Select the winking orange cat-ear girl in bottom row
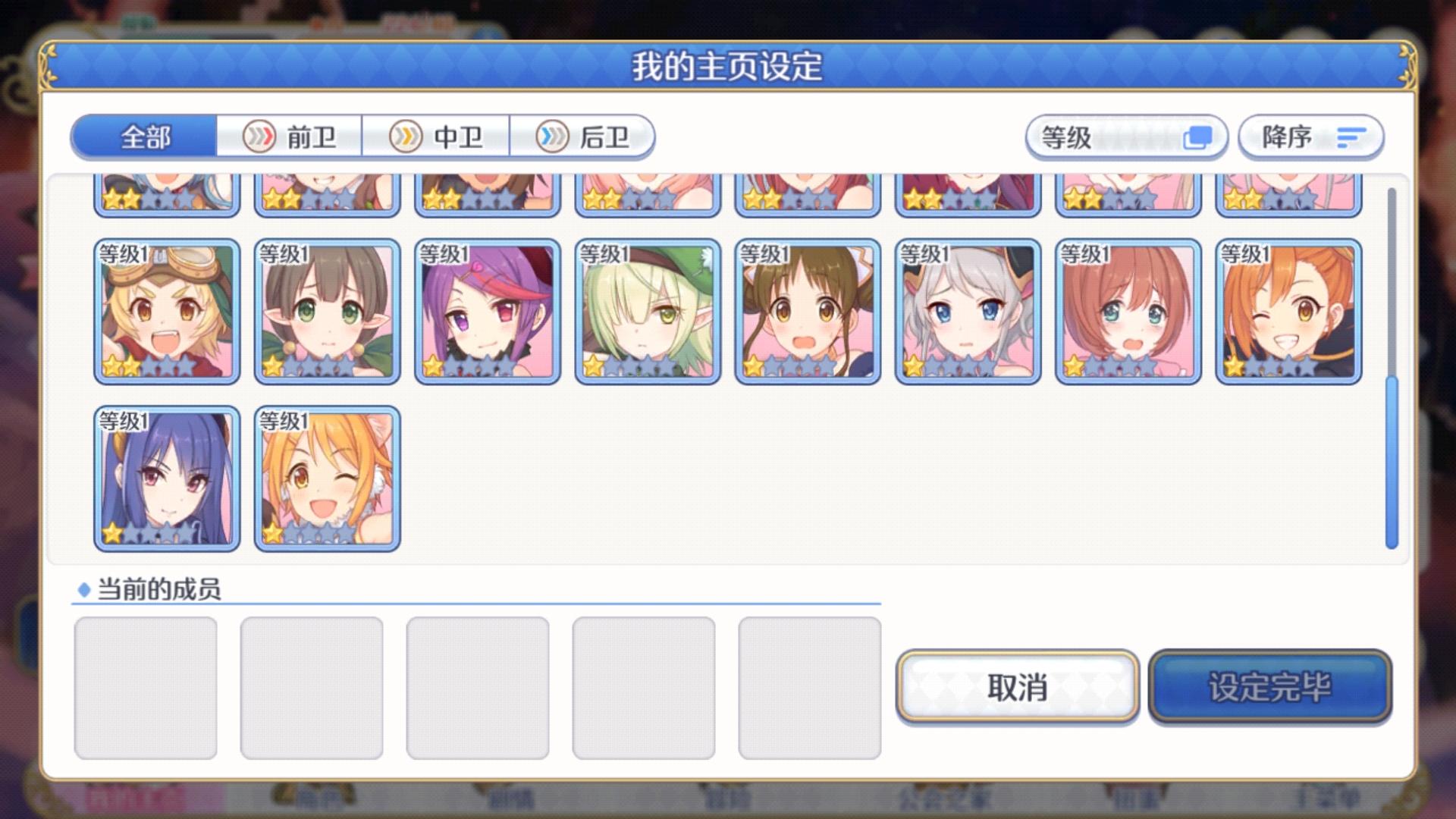Image resolution: width=1456 pixels, height=819 pixels. (x=327, y=478)
